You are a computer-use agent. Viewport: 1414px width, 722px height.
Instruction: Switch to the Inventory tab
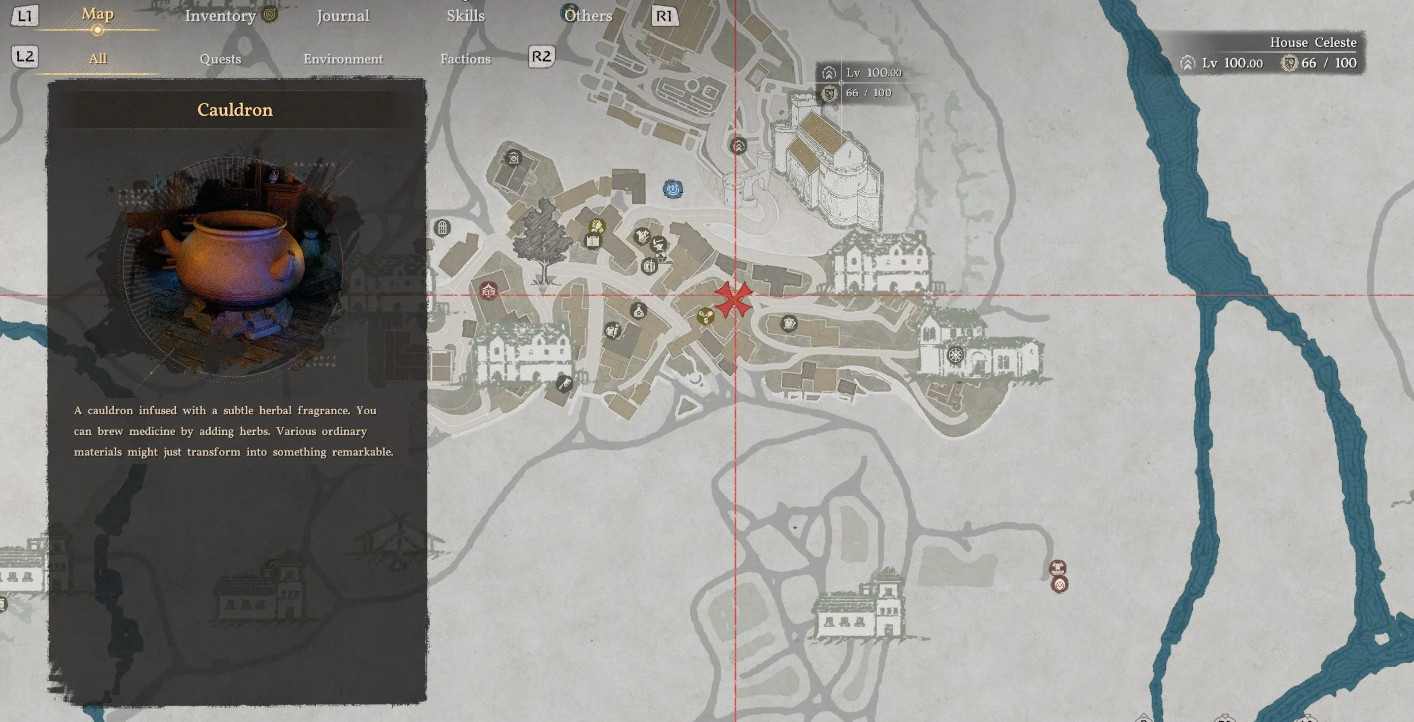pos(220,15)
